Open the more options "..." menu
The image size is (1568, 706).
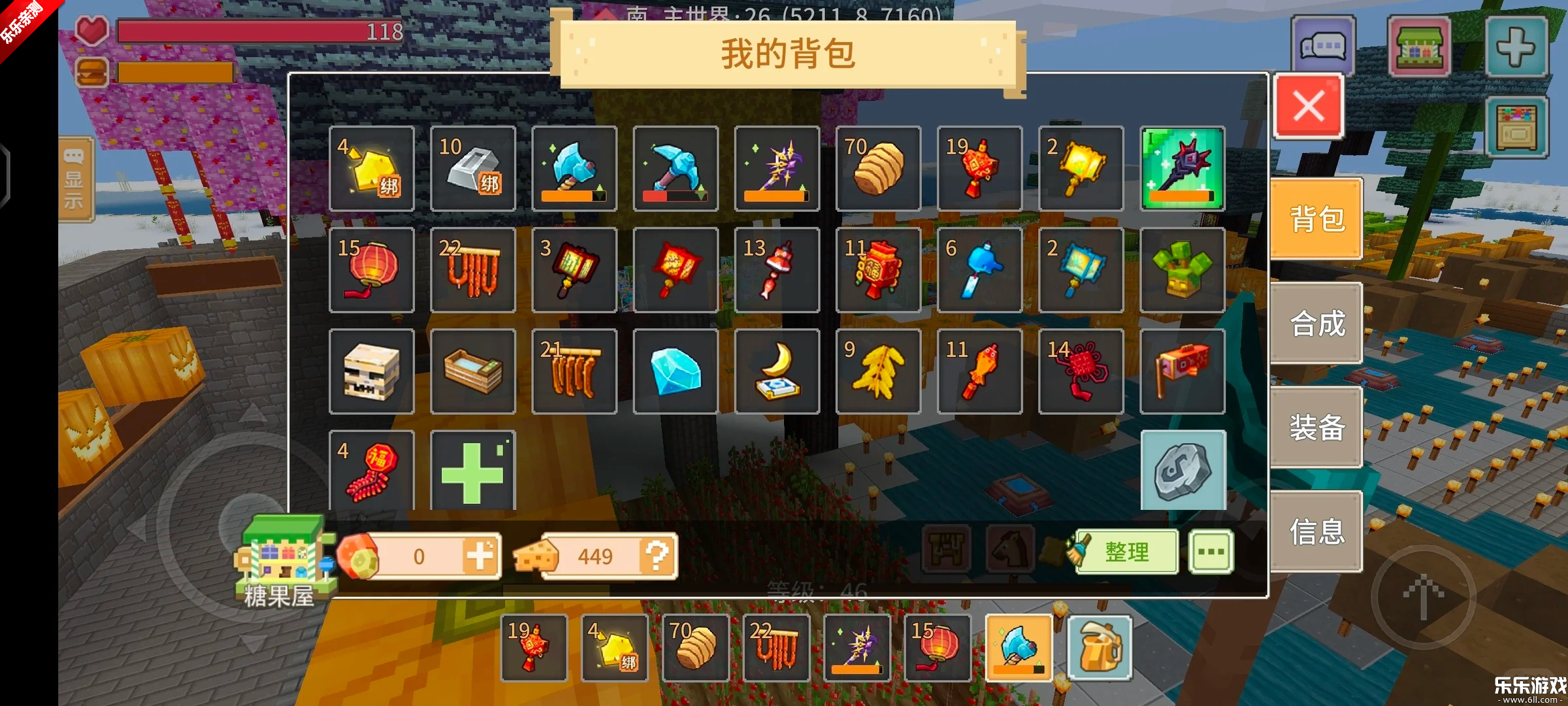tap(1212, 552)
